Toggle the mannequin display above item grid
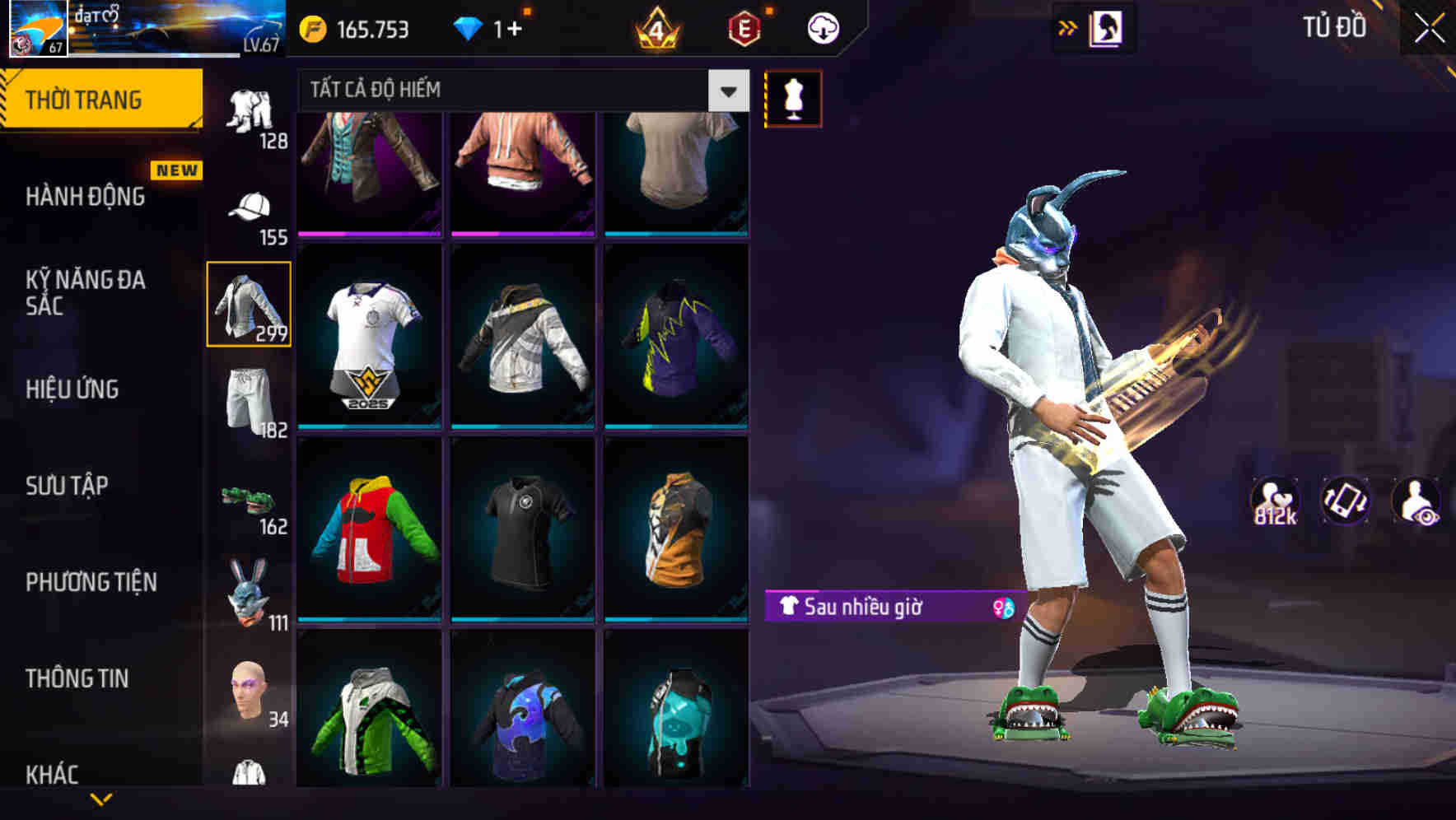The height and width of the screenshot is (820, 1456). pyautogui.click(x=793, y=98)
